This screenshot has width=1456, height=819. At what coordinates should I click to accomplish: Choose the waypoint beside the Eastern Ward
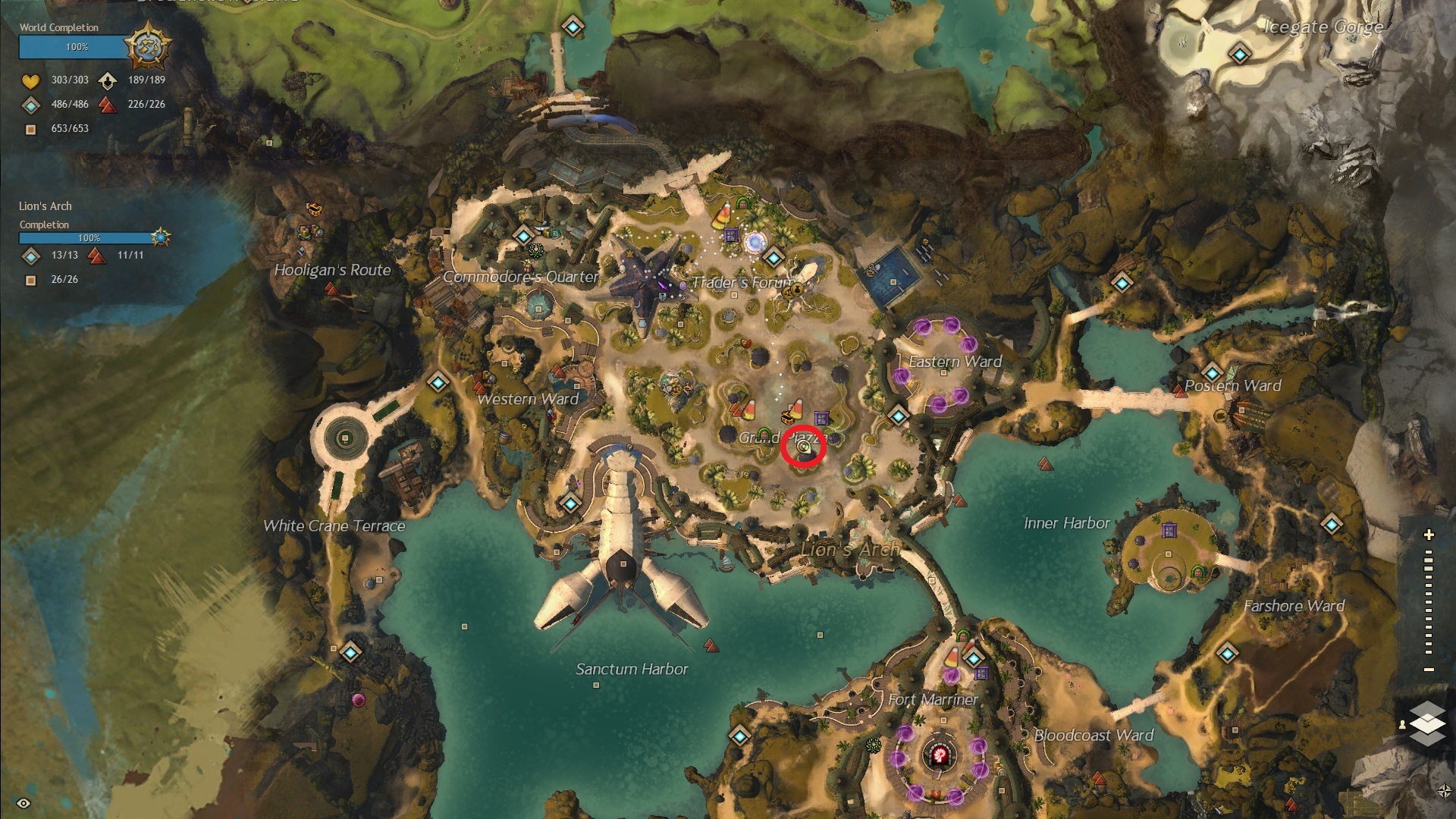point(899,416)
